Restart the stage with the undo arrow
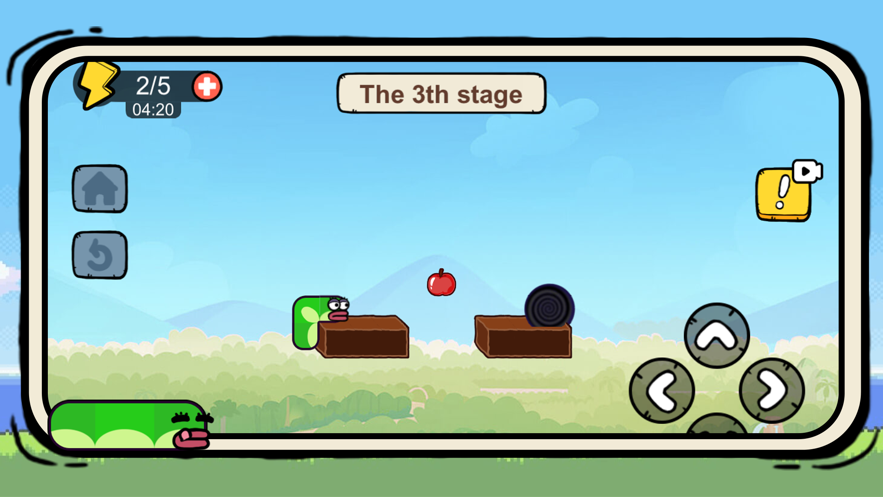 click(x=99, y=255)
